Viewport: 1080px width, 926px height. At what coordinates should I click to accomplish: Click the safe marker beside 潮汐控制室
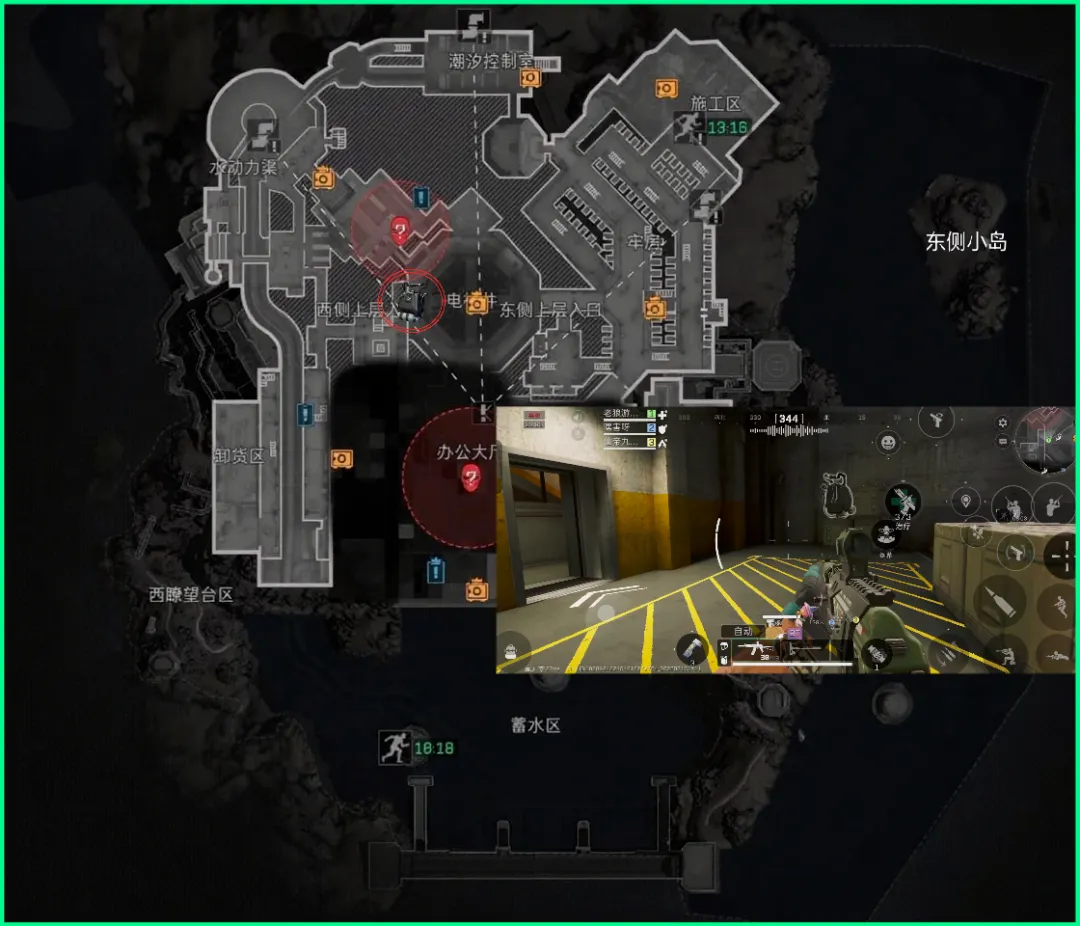click(530, 77)
